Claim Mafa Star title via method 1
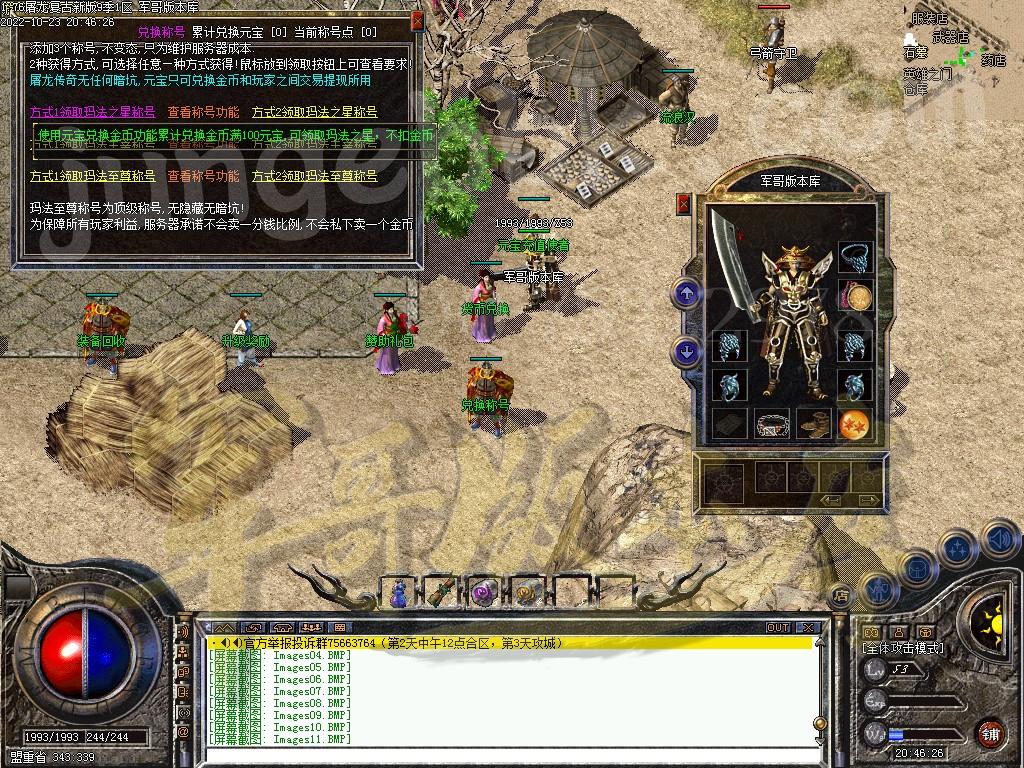Viewport: 1024px width, 768px height. point(92,112)
